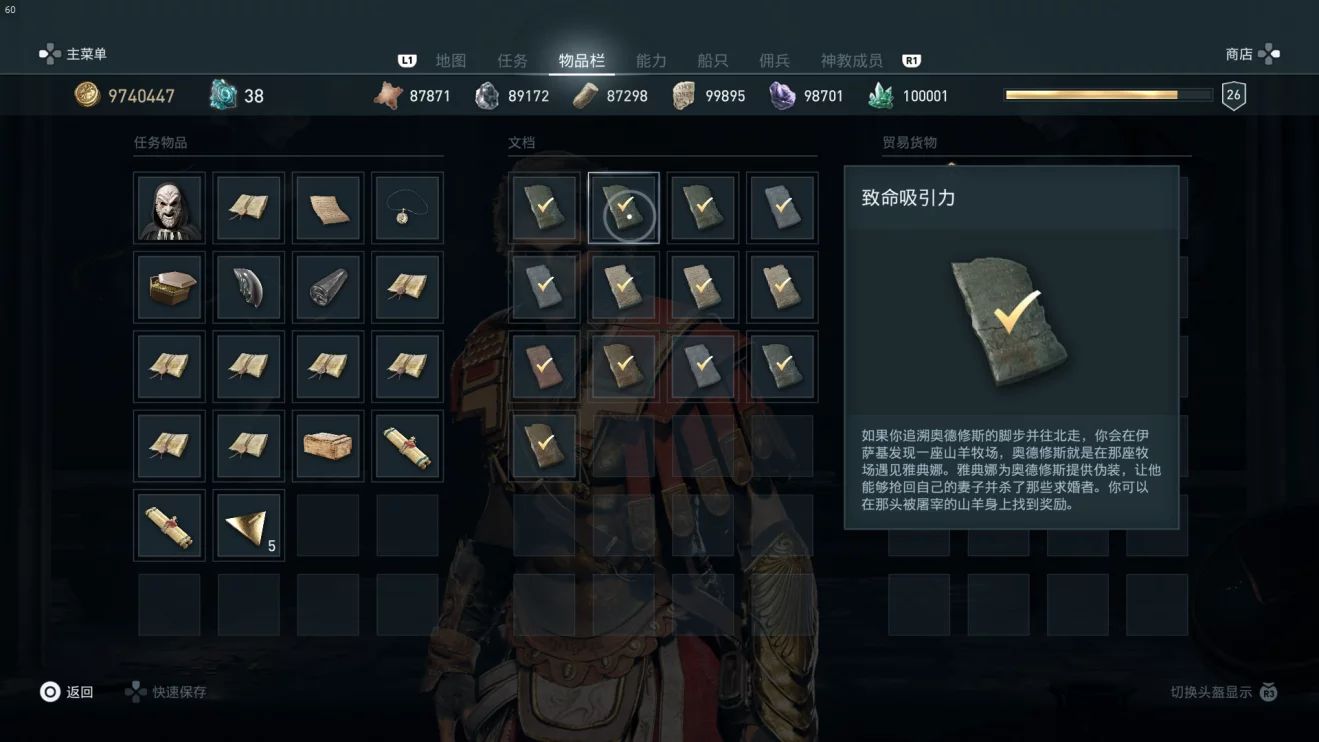Show the 船只 tab
Viewport: 1319px width, 742px height.
pos(713,61)
